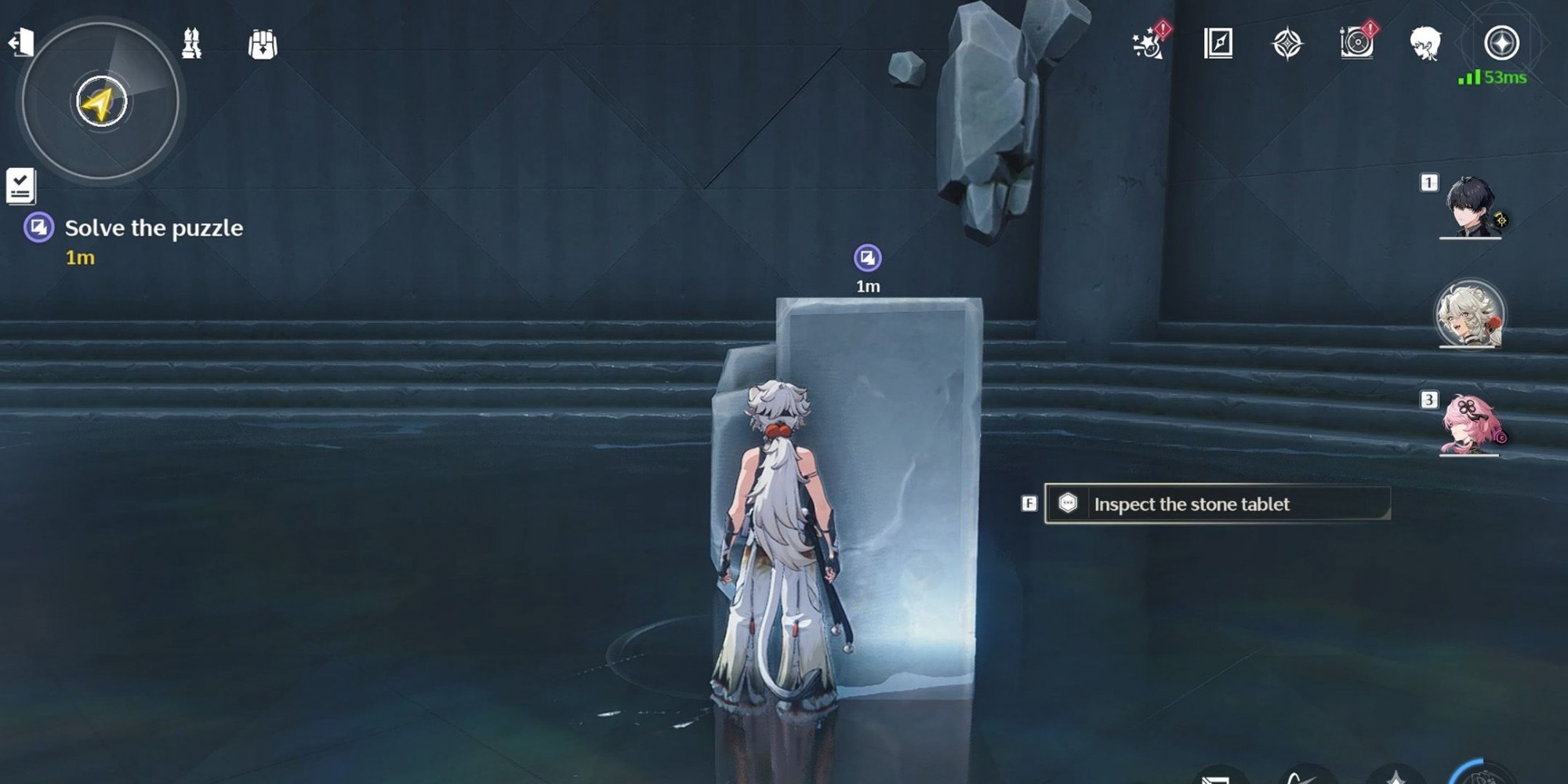
Task: Open the events star icon with alert
Action: coord(1149,42)
